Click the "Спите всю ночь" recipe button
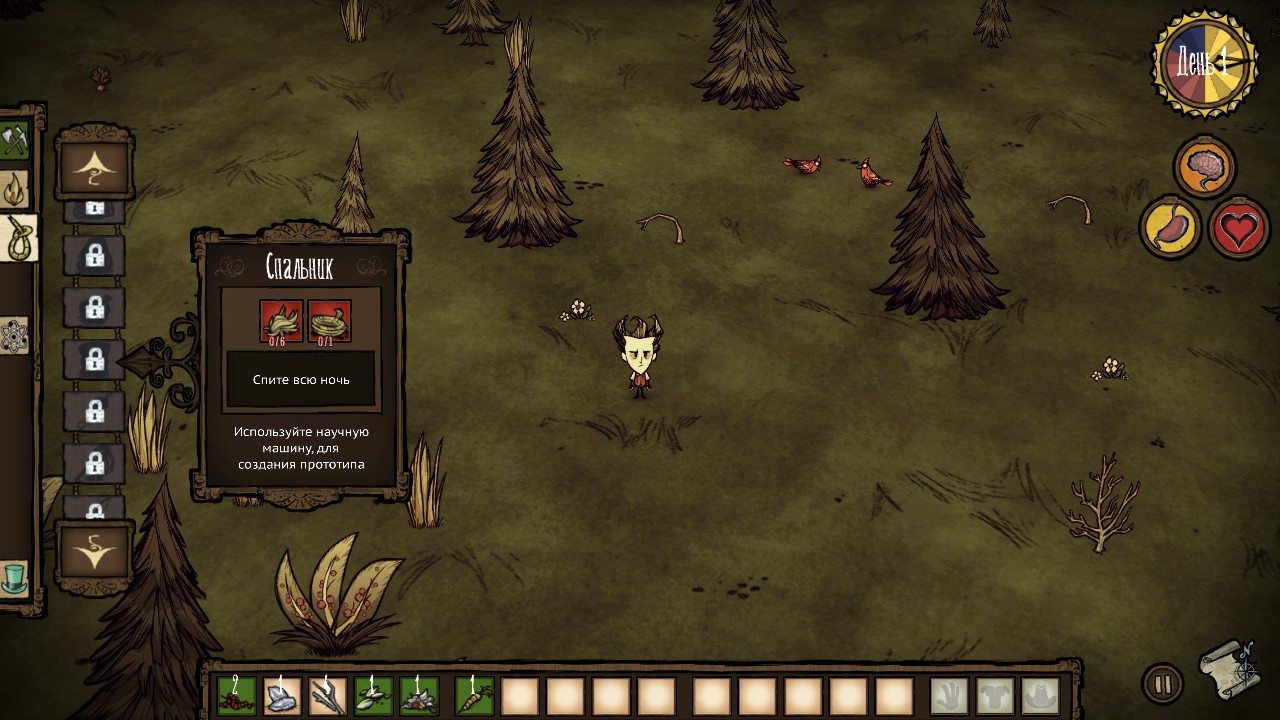This screenshot has width=1280, height=720. [x=301, y=380]
